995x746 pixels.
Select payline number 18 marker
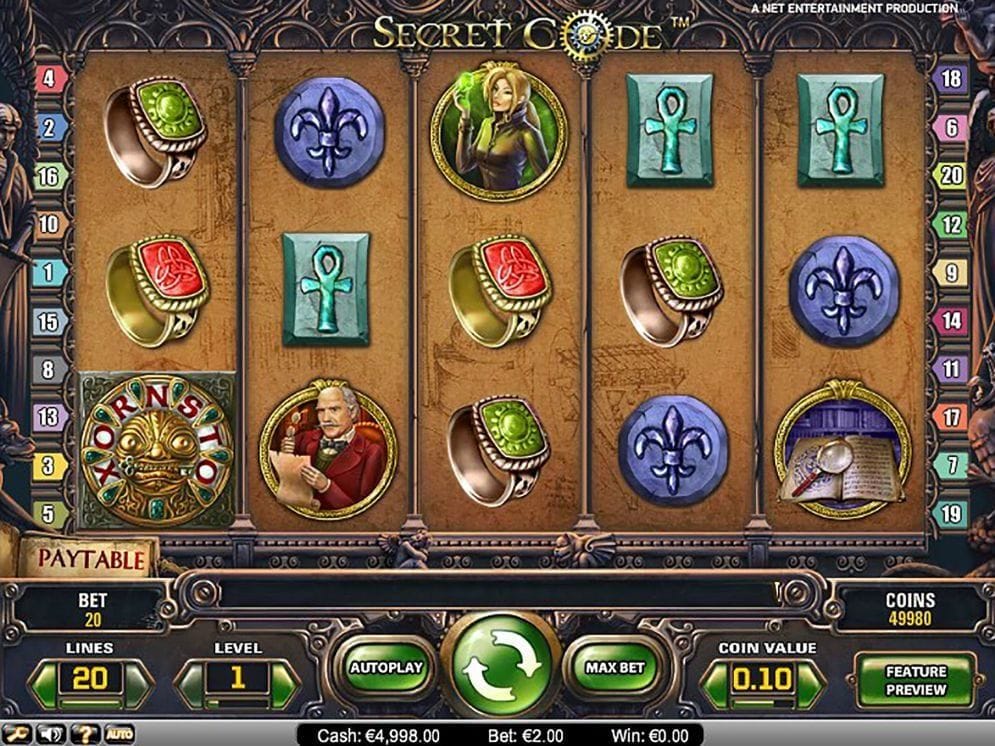(x=951, y=79)
